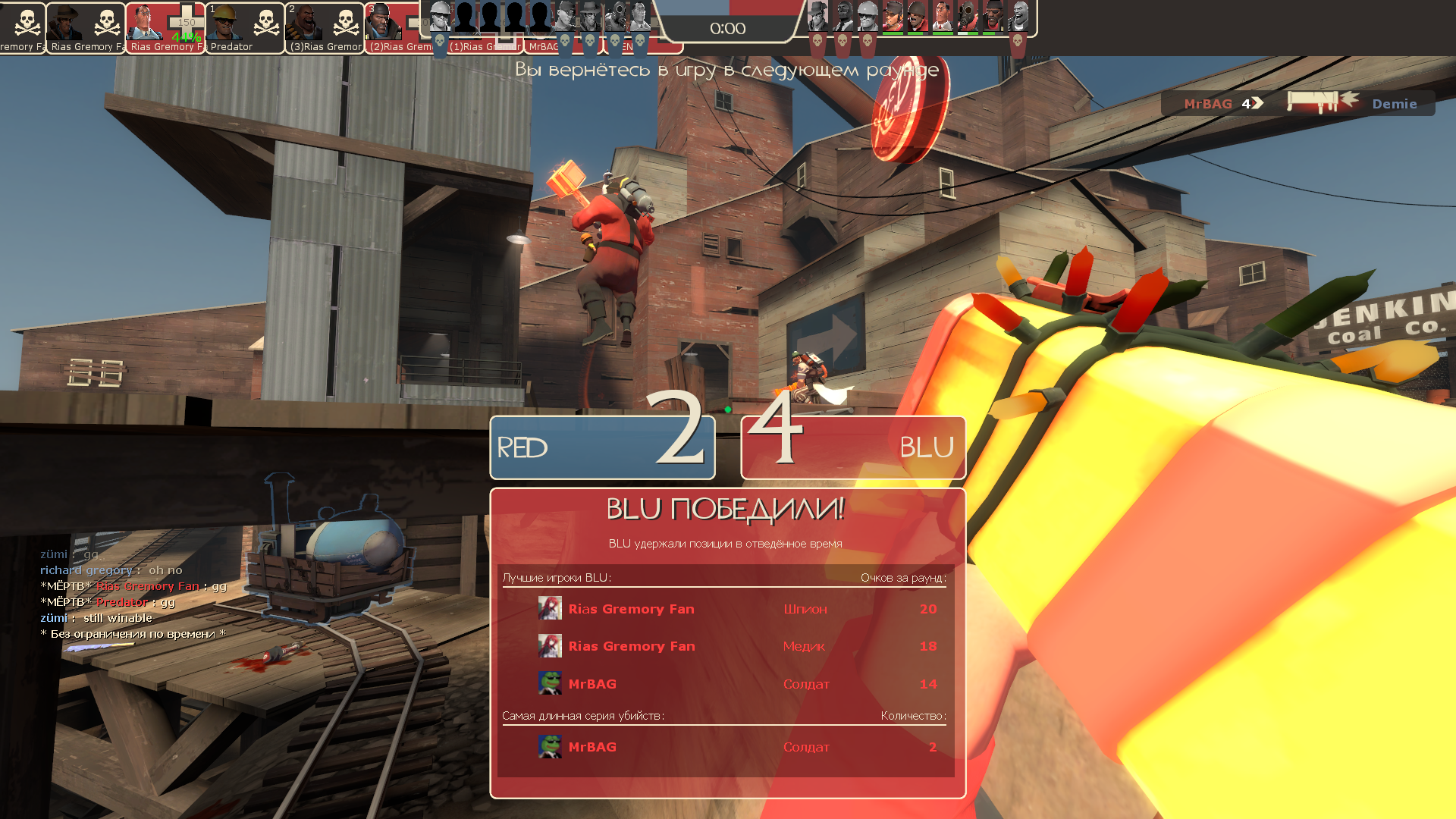Choose the gas-masked Pyro portrait with health bar
Viewport: 1456px width, 819px height.
tap(967, 15)
